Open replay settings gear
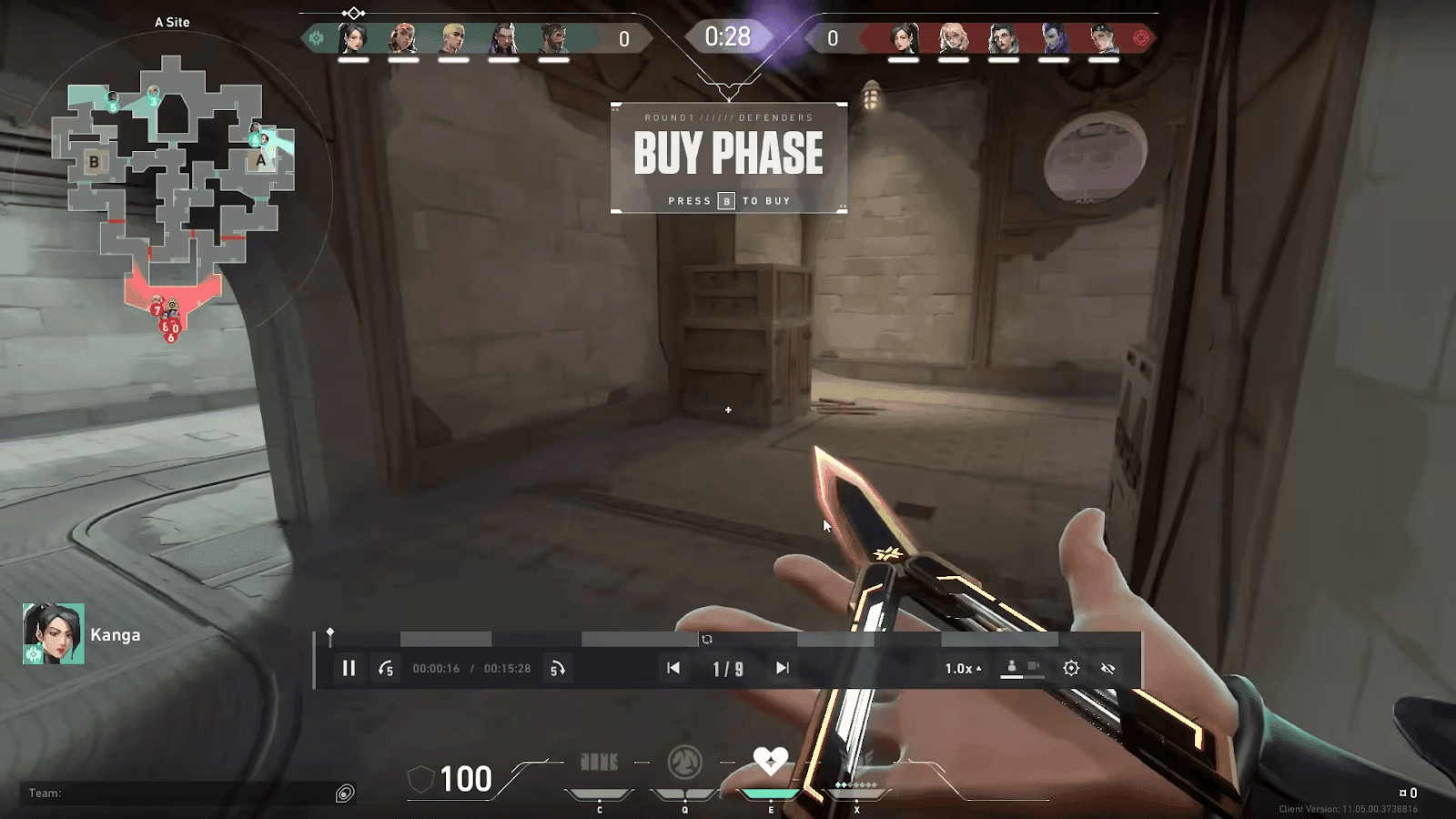Viewport: 1456px width, 819px height. (1071, 668)
